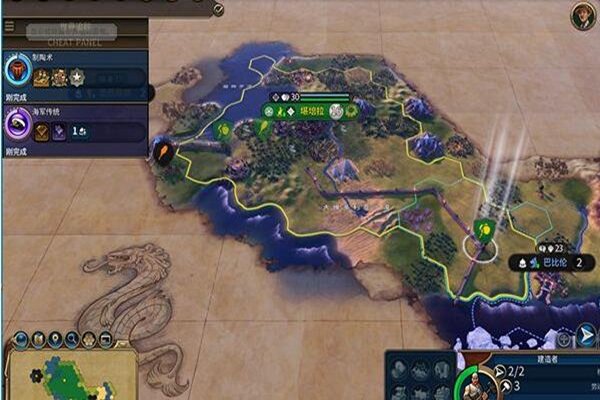Toggle the world tracker checkmark button
The height and width of the screenshot is (400, 600).
pyautogui.click(x=218, y=9)
